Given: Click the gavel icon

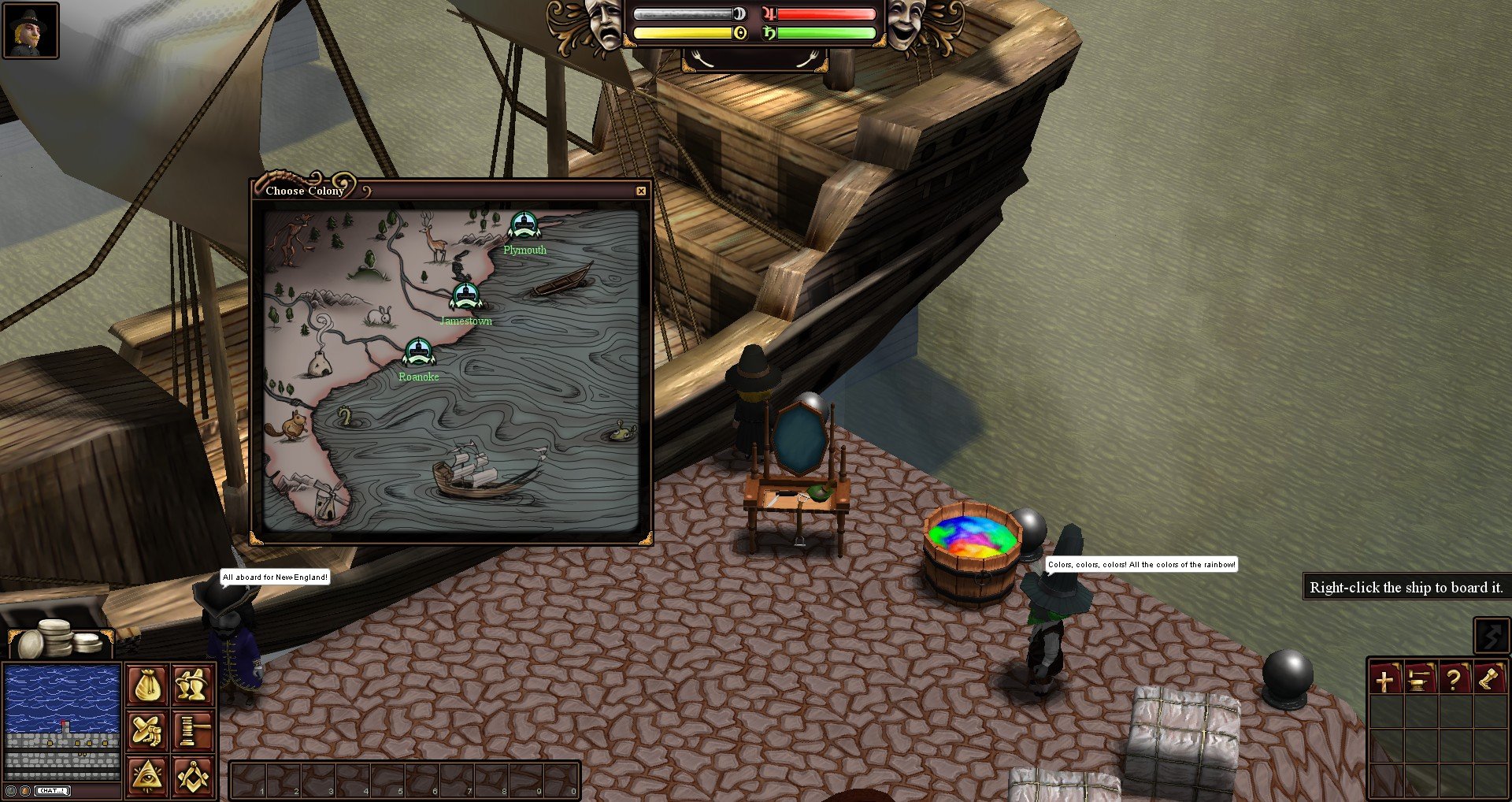Looking at the screenshot, I should click(191, 730).
